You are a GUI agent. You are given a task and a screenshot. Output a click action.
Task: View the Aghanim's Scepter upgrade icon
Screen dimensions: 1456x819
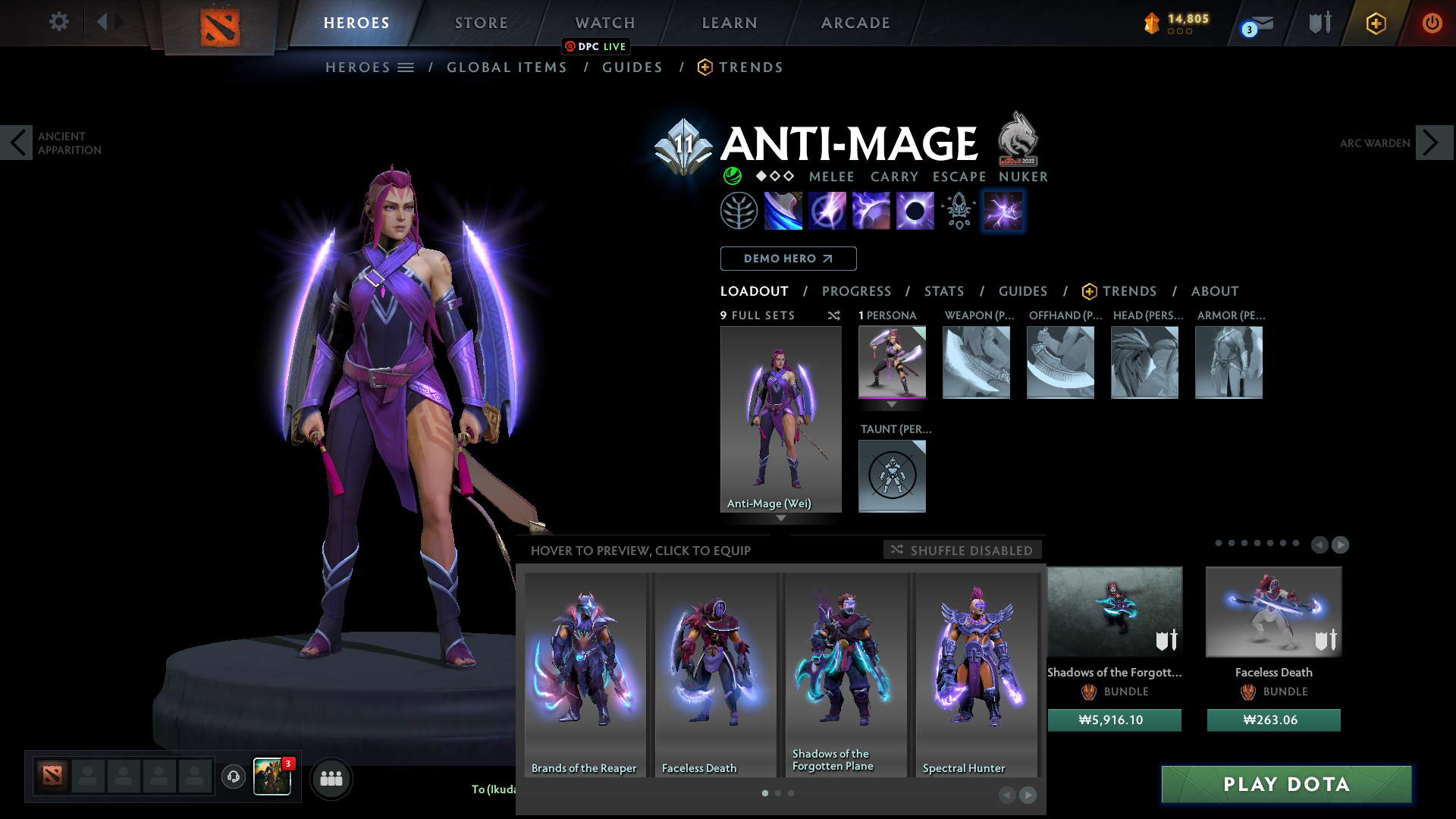(958, 211)
